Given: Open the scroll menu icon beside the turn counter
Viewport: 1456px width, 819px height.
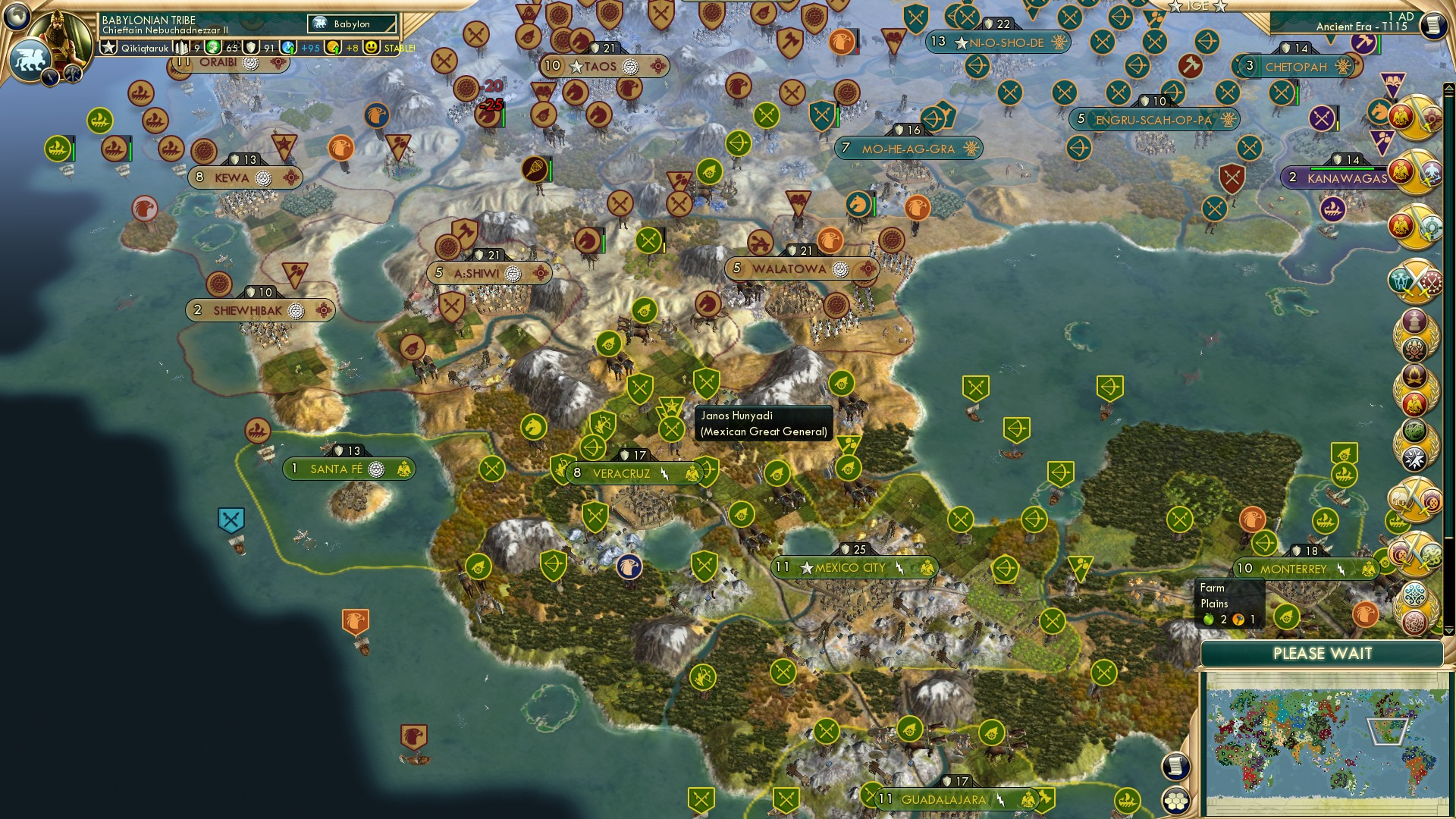Looking at the screenshot, I should [1432, 25].
